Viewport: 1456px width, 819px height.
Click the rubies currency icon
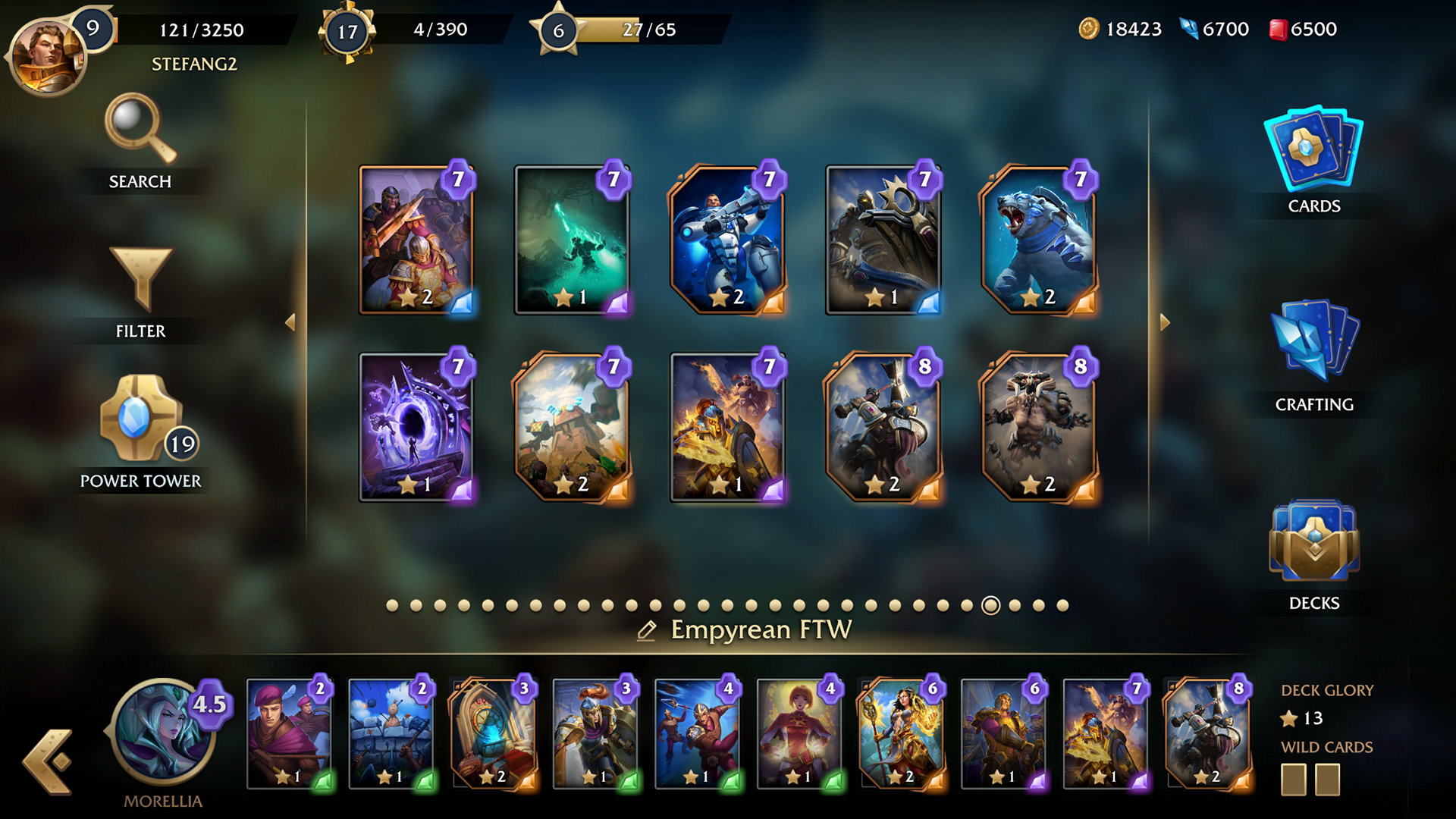point(1279,30)
